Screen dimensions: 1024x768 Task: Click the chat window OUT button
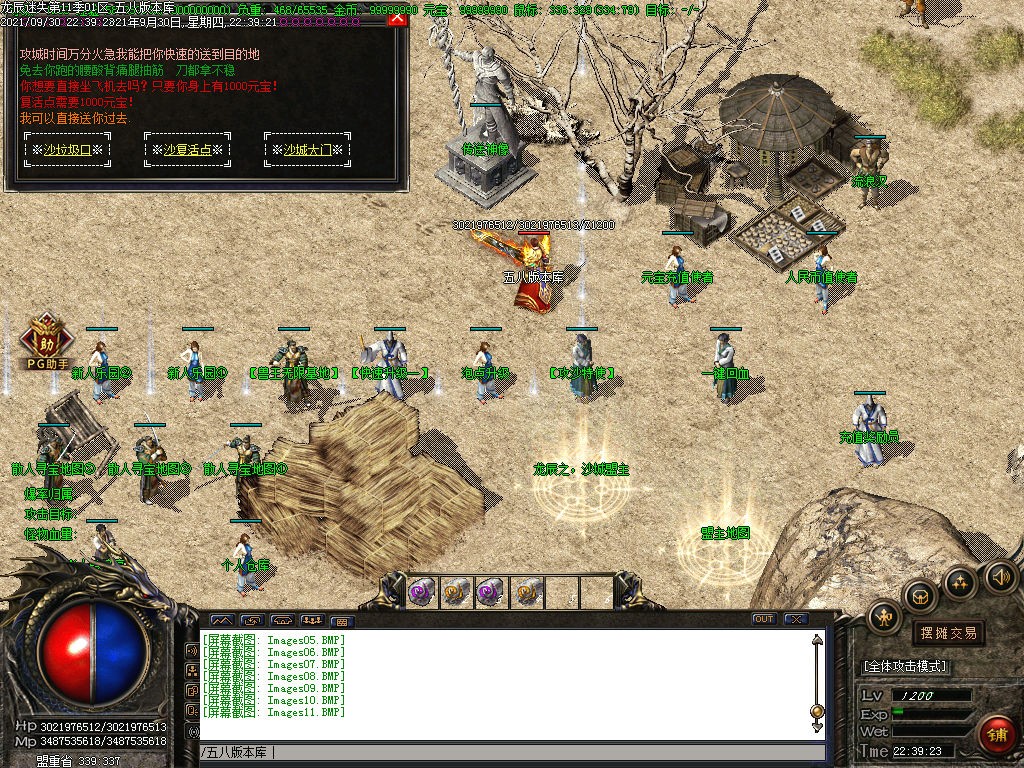(x=764, y=619)
